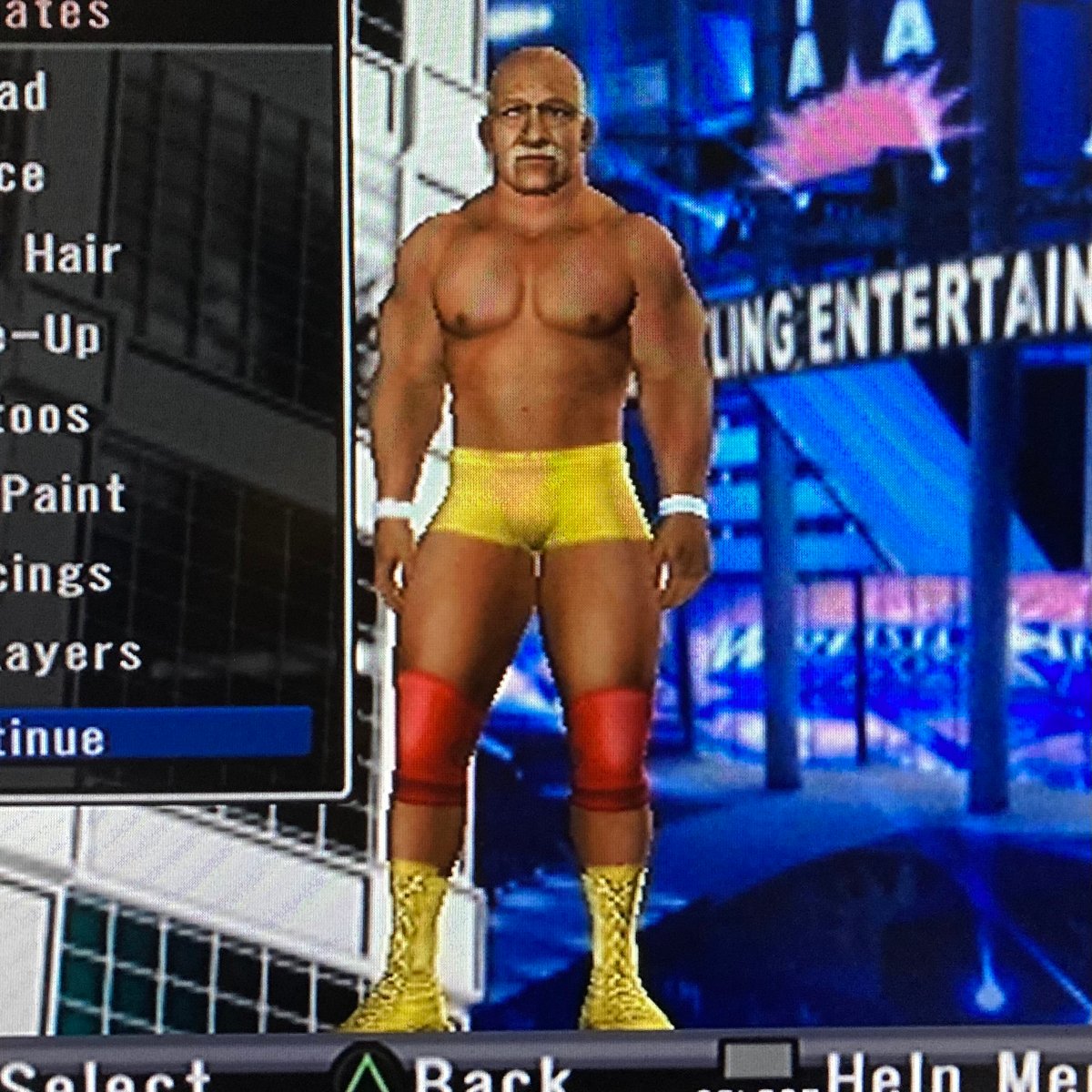Choose the Piercings entry
1092x1092 pixels.
[55, 576]
